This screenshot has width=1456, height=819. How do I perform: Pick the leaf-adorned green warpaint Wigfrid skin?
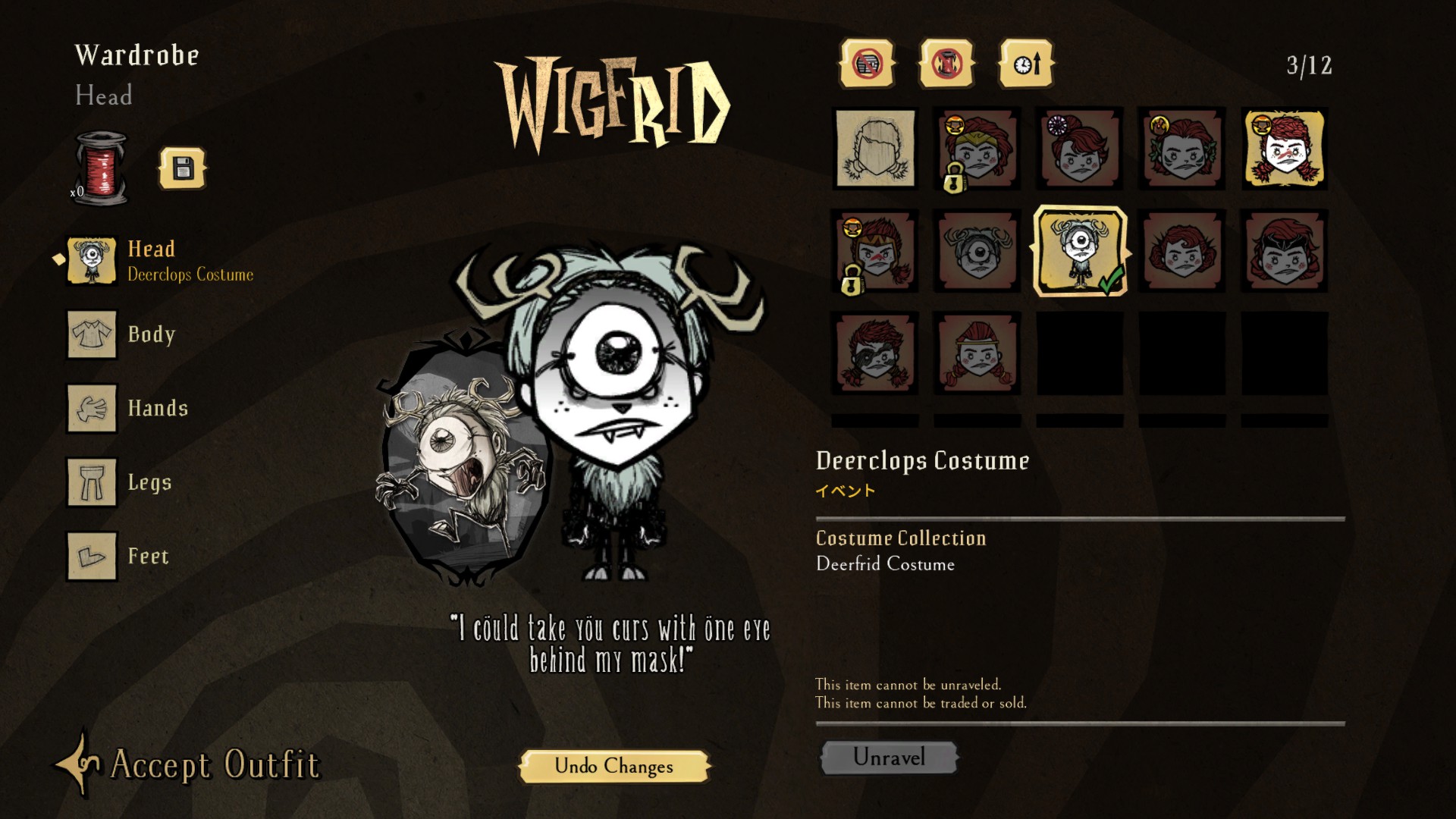pos(1182,149)
